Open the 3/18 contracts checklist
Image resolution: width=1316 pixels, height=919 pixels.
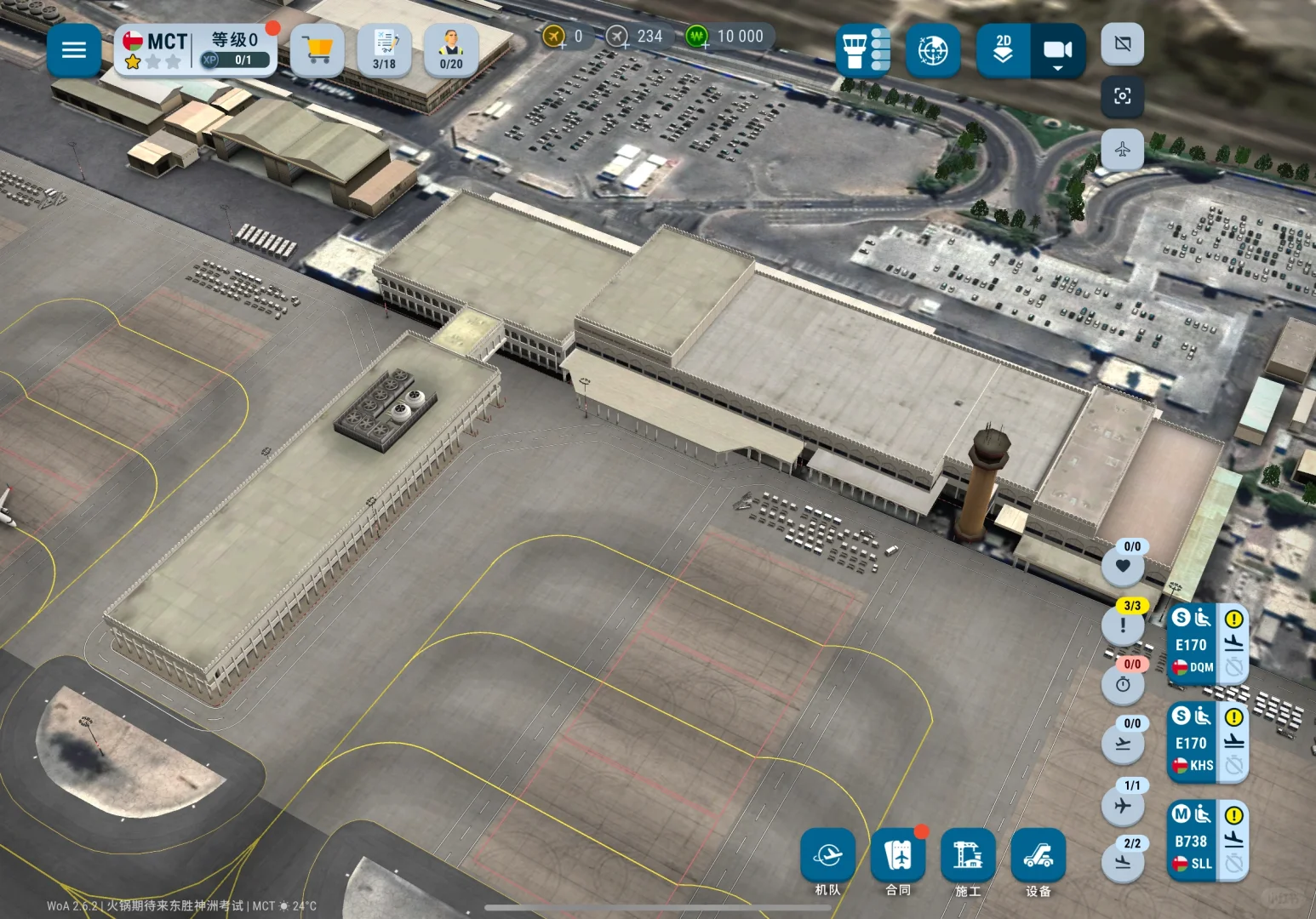click(384, 50)
